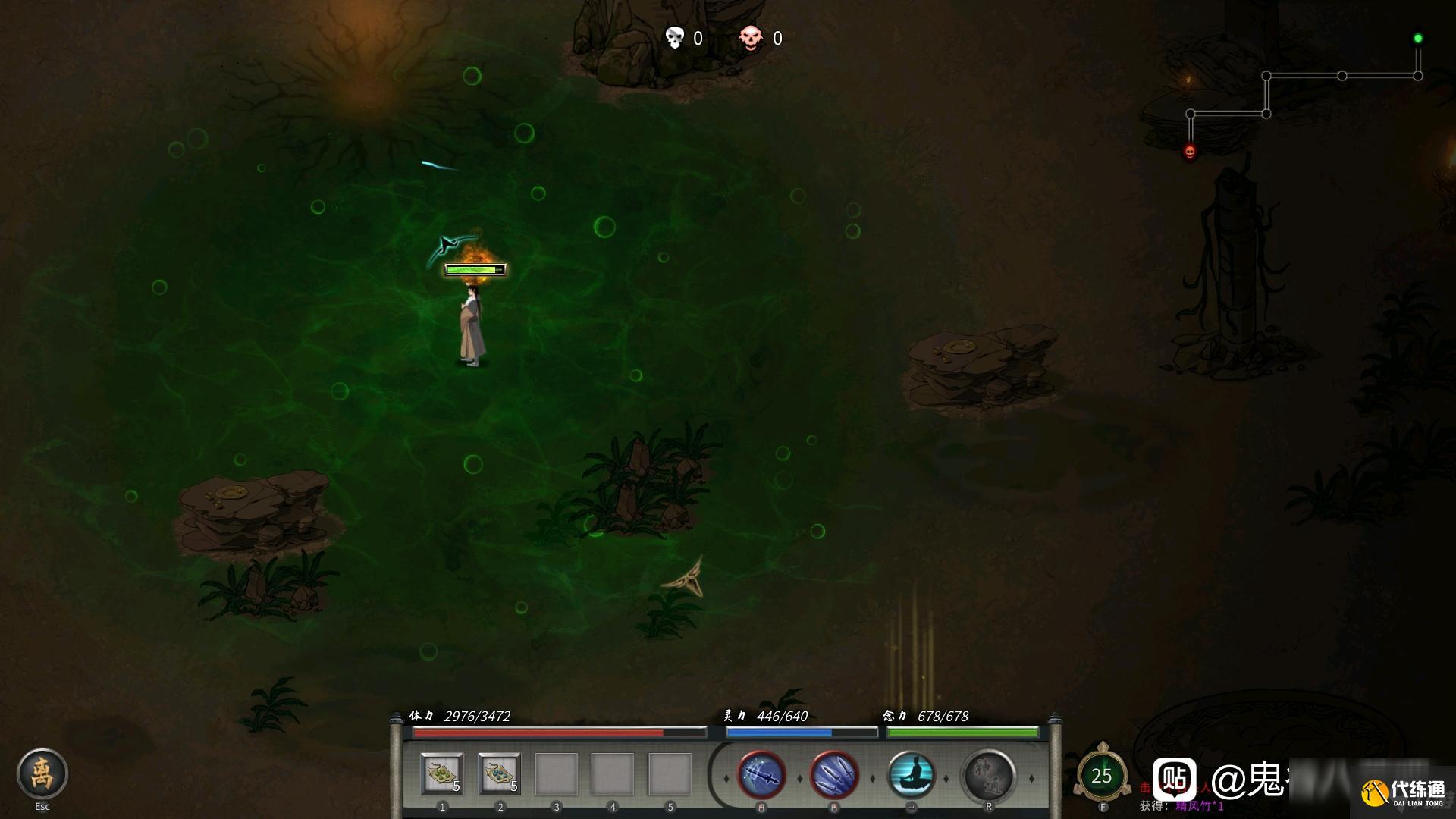Use the green pills in hotbar slot 1
This screenshot has height=819, width=1456.
442,774
